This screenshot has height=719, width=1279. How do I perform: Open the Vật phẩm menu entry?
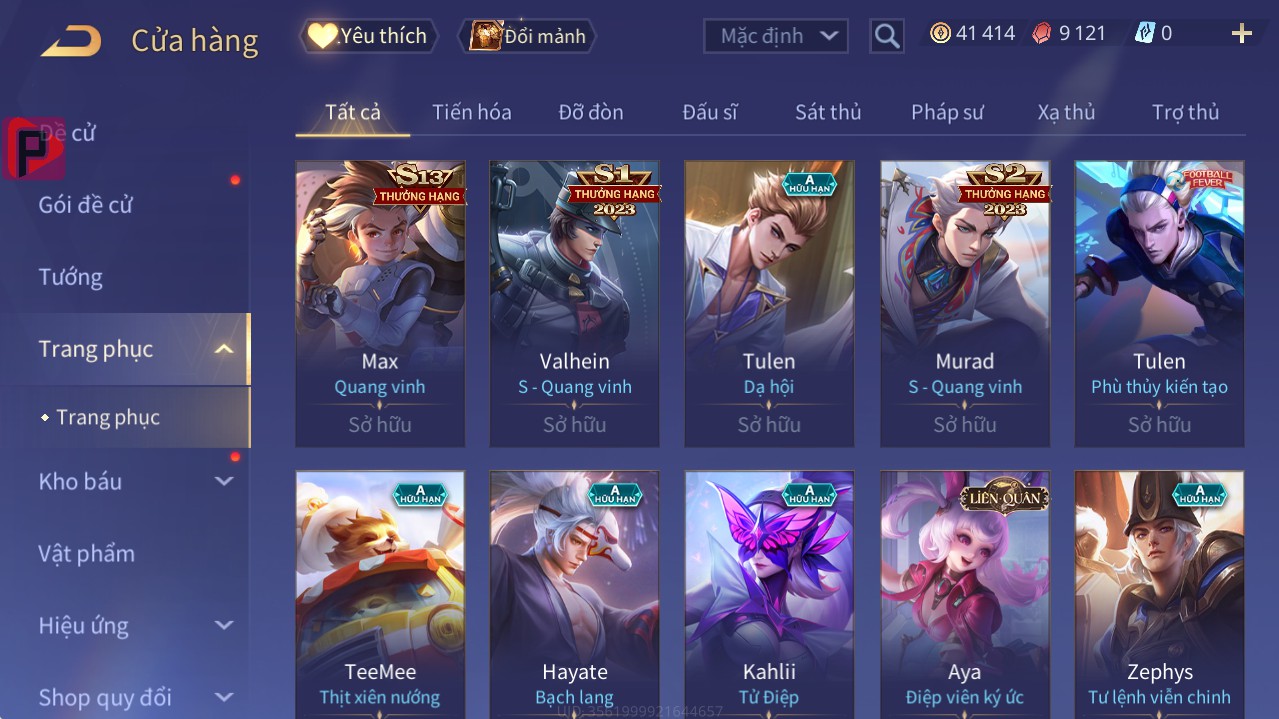[86, 553]
